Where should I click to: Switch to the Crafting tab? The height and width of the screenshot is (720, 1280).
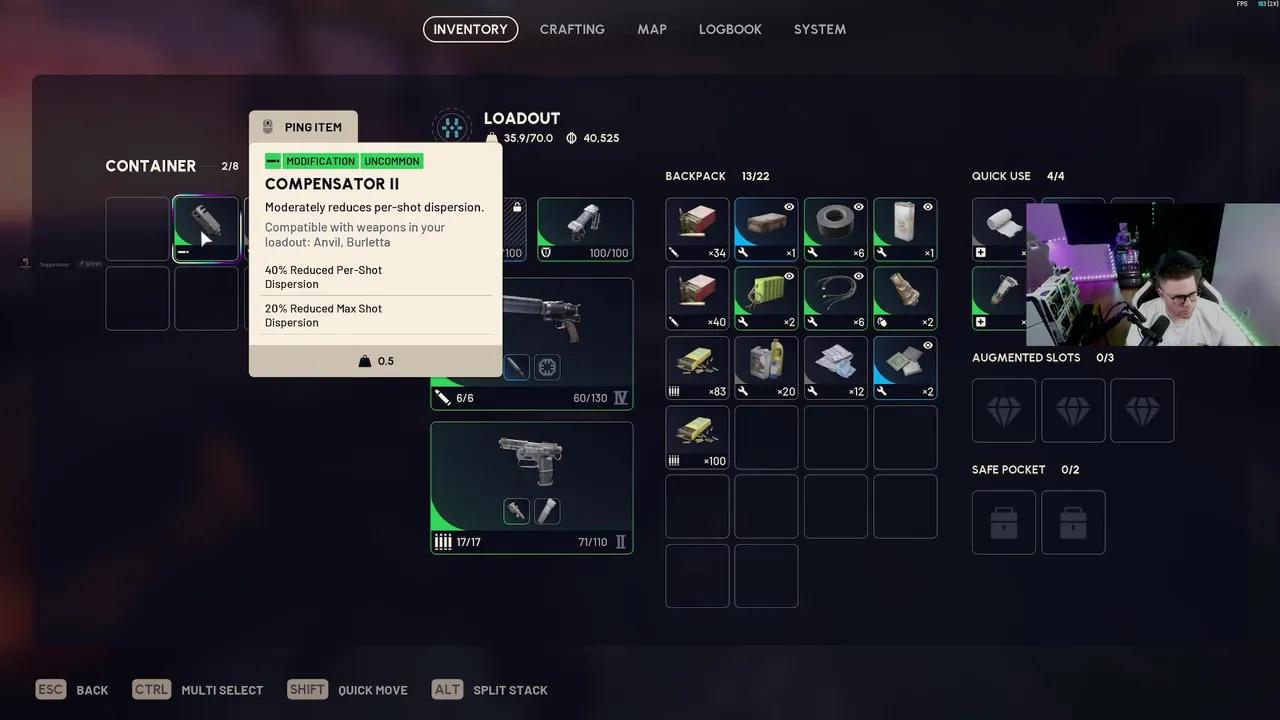point(572,29)
